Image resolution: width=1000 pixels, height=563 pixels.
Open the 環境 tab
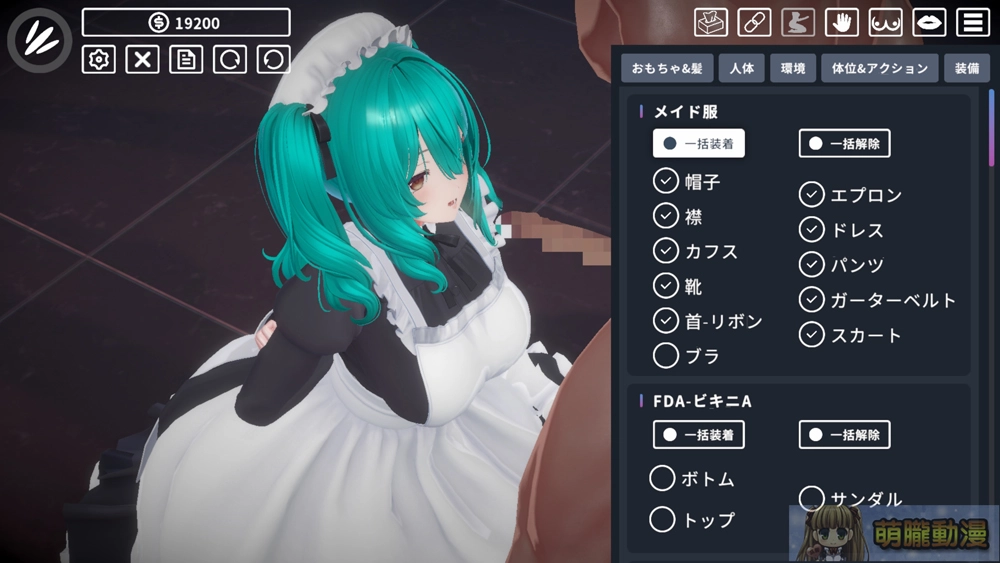793,69
